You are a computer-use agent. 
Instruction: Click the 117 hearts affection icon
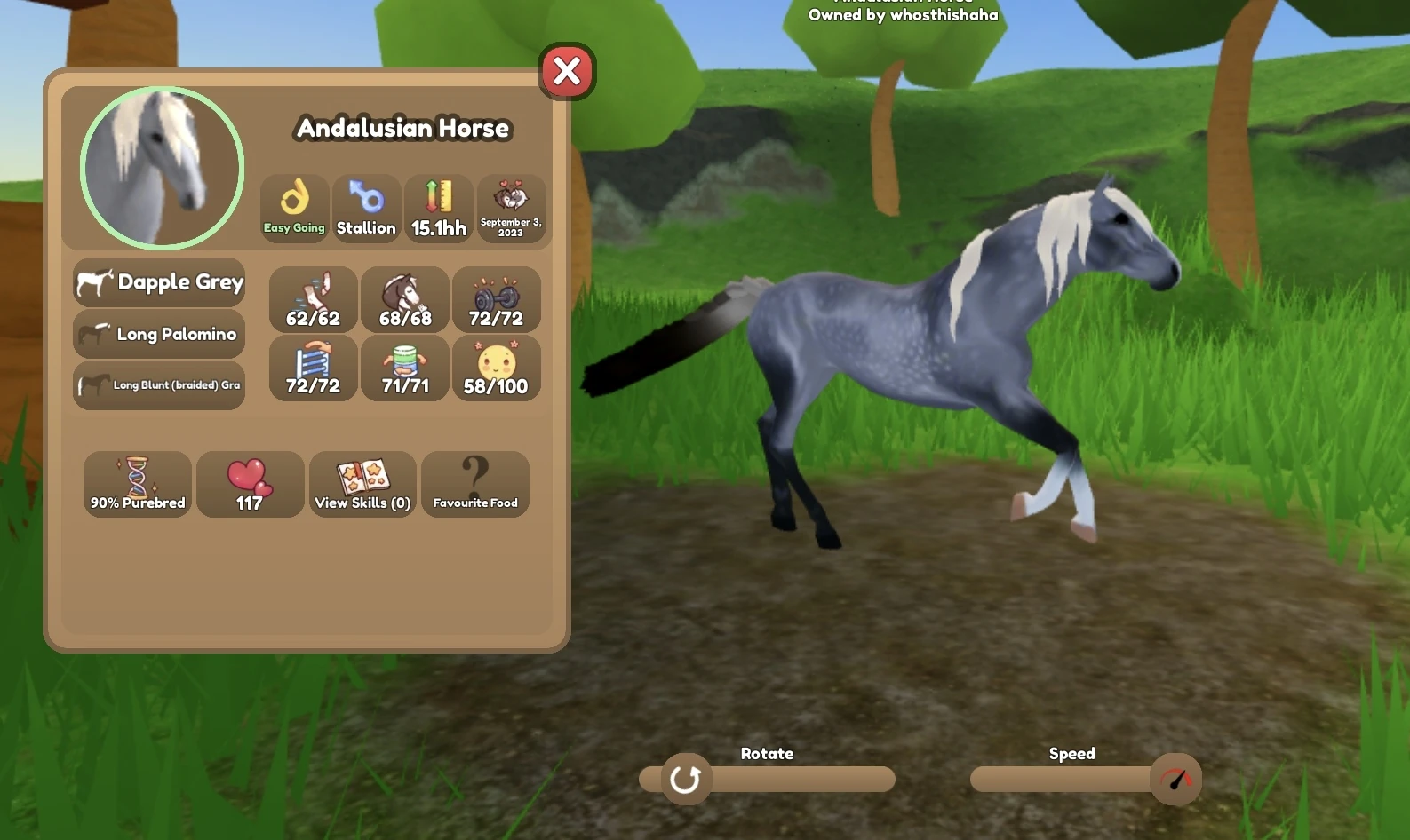pyautogui.click(x=250, y=485)
